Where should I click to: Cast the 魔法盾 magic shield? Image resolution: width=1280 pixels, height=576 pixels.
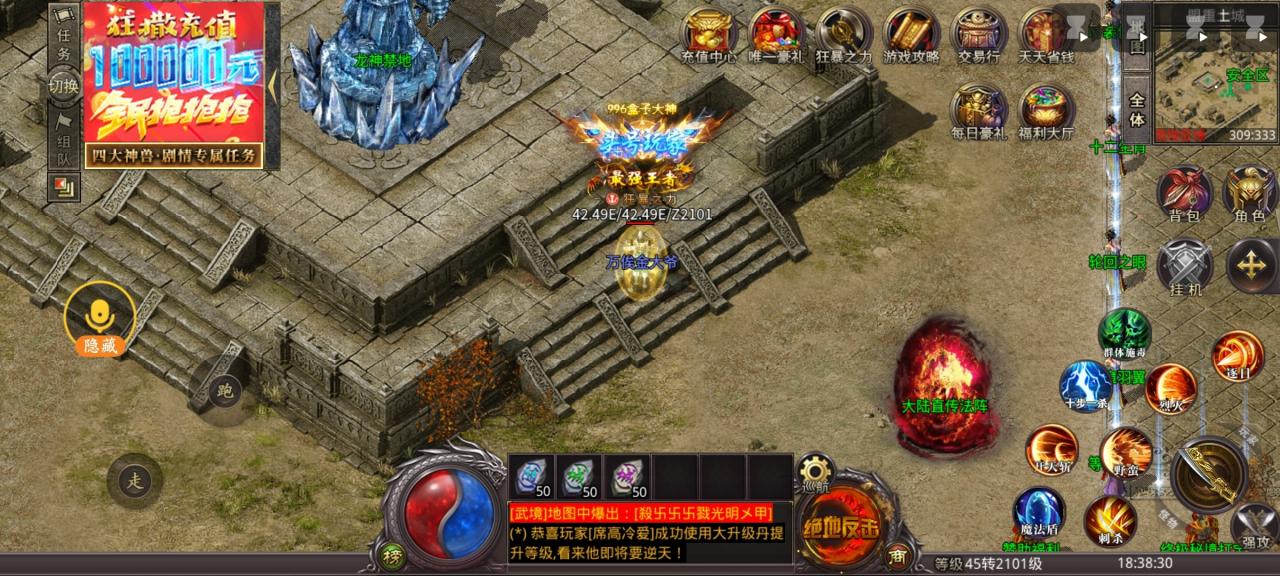pyautogui.click(x=1038, y=510)
